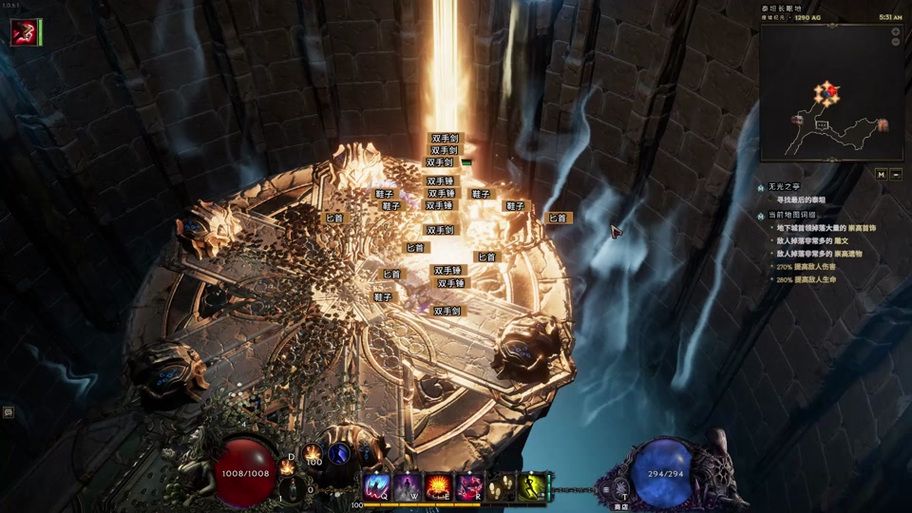Screen dimensions: 912x513
Task: Click the red buff icon at top-left
Action: point(23,32)
